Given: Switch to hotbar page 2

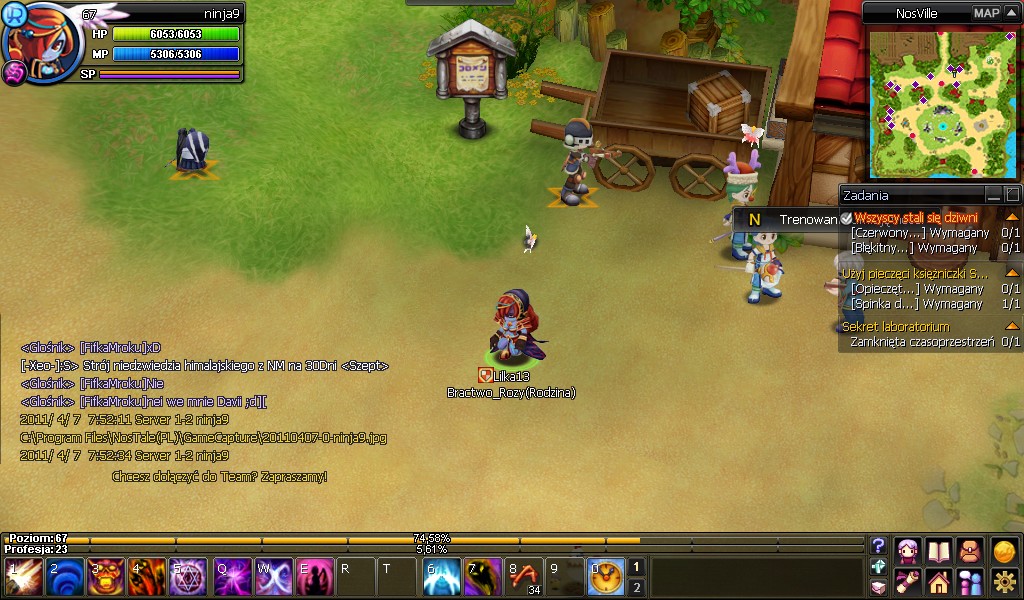Looking at the screenshot, I should [x=636, y=587].
